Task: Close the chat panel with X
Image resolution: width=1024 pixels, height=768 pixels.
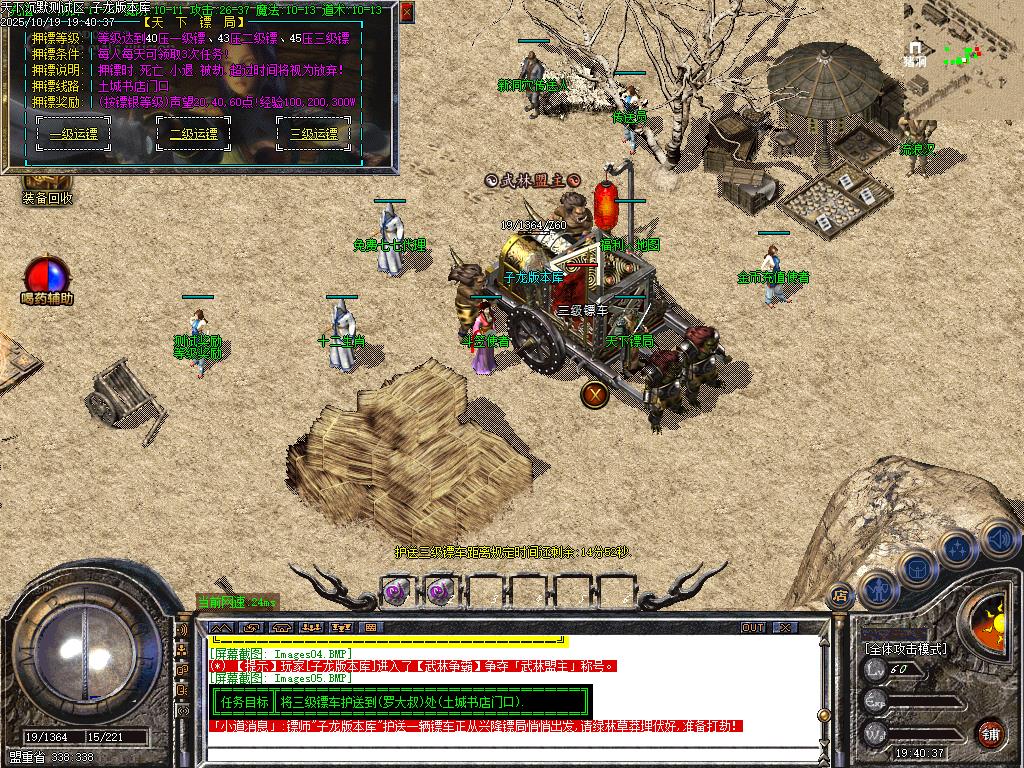Action: (x=785, y=627)
